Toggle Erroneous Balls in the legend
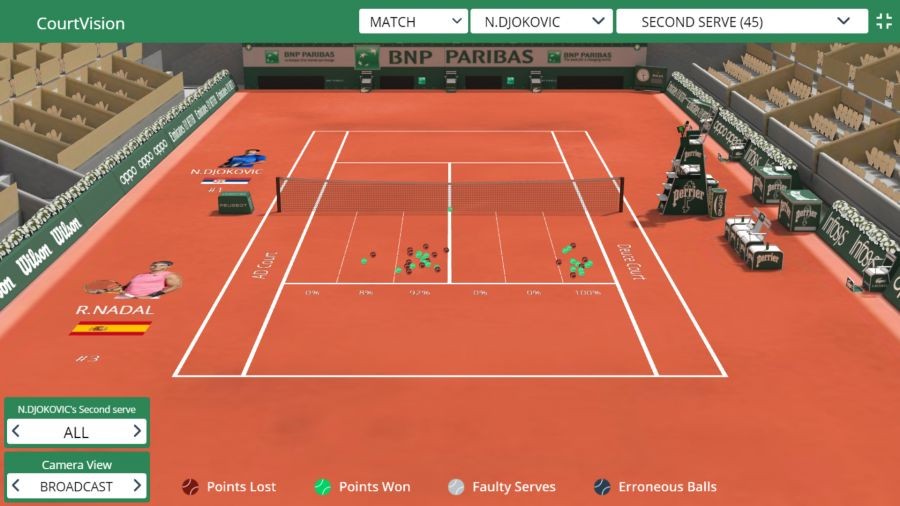This screenshot has height=506, width=900. [x=655, y=487]
